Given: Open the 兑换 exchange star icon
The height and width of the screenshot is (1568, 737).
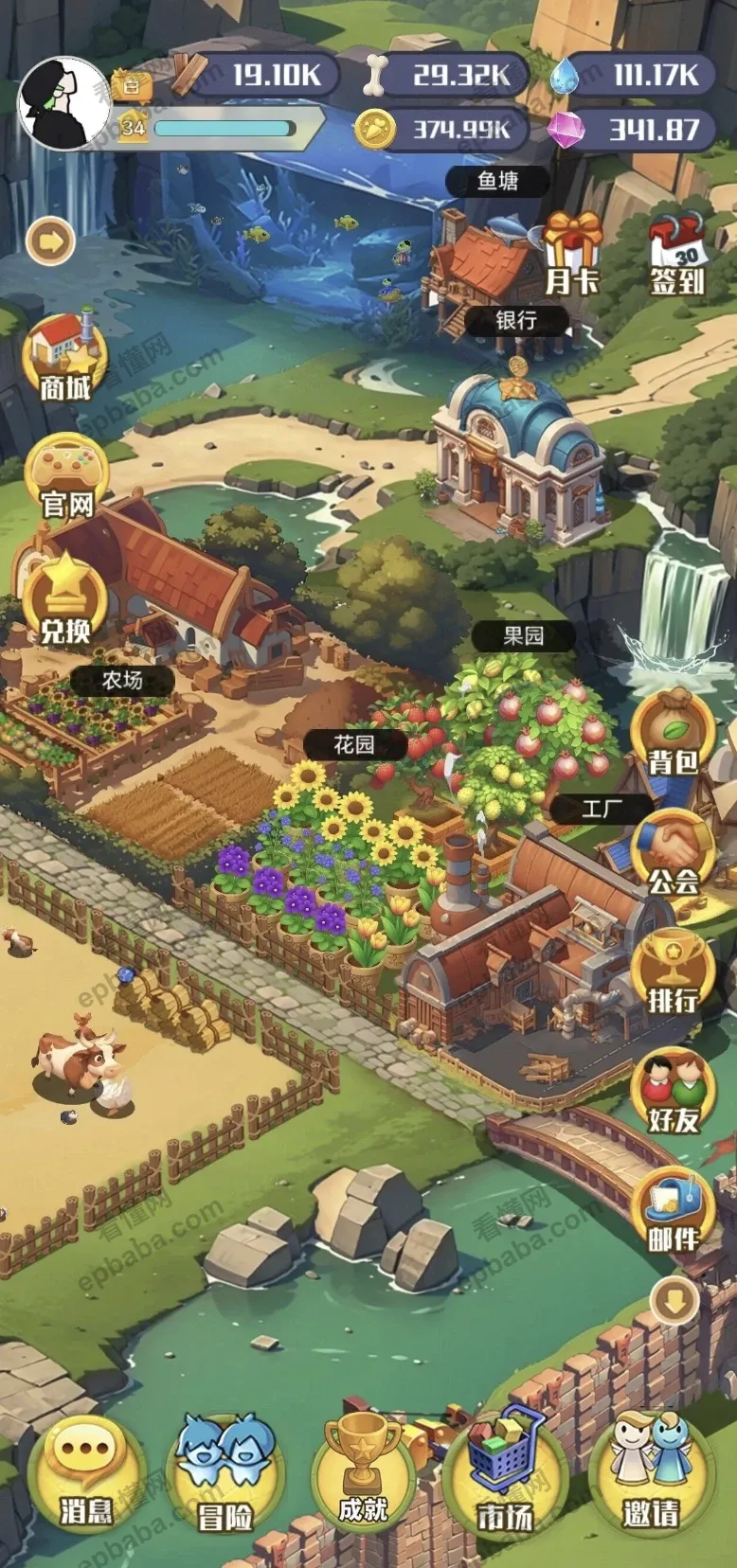Looking at the screenshot, I should click(64, 599).
